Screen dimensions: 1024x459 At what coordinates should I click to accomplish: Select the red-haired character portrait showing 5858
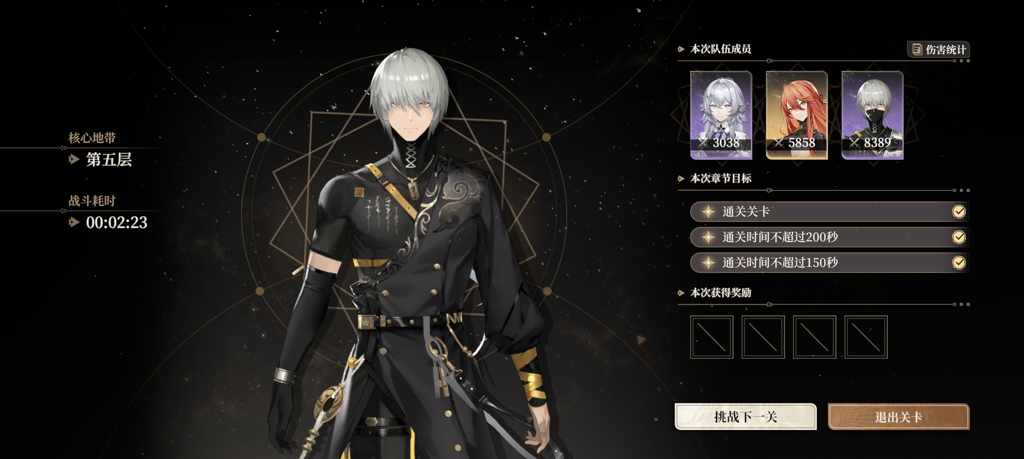796,115
